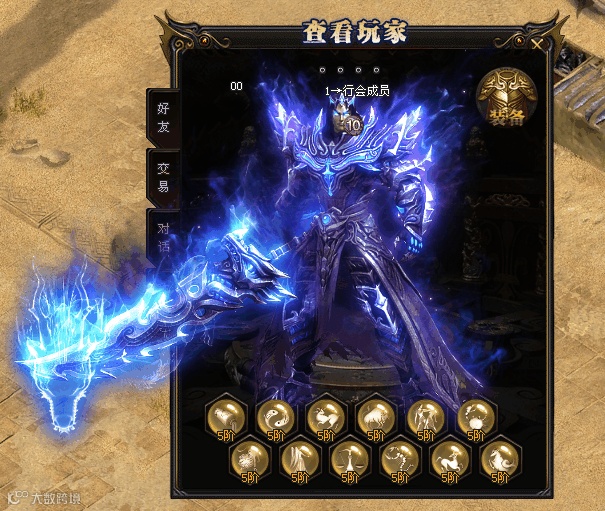Open the 装备 equipment button
The width and height of the screenshot is (605, 511).
click(x=507, y=96)
